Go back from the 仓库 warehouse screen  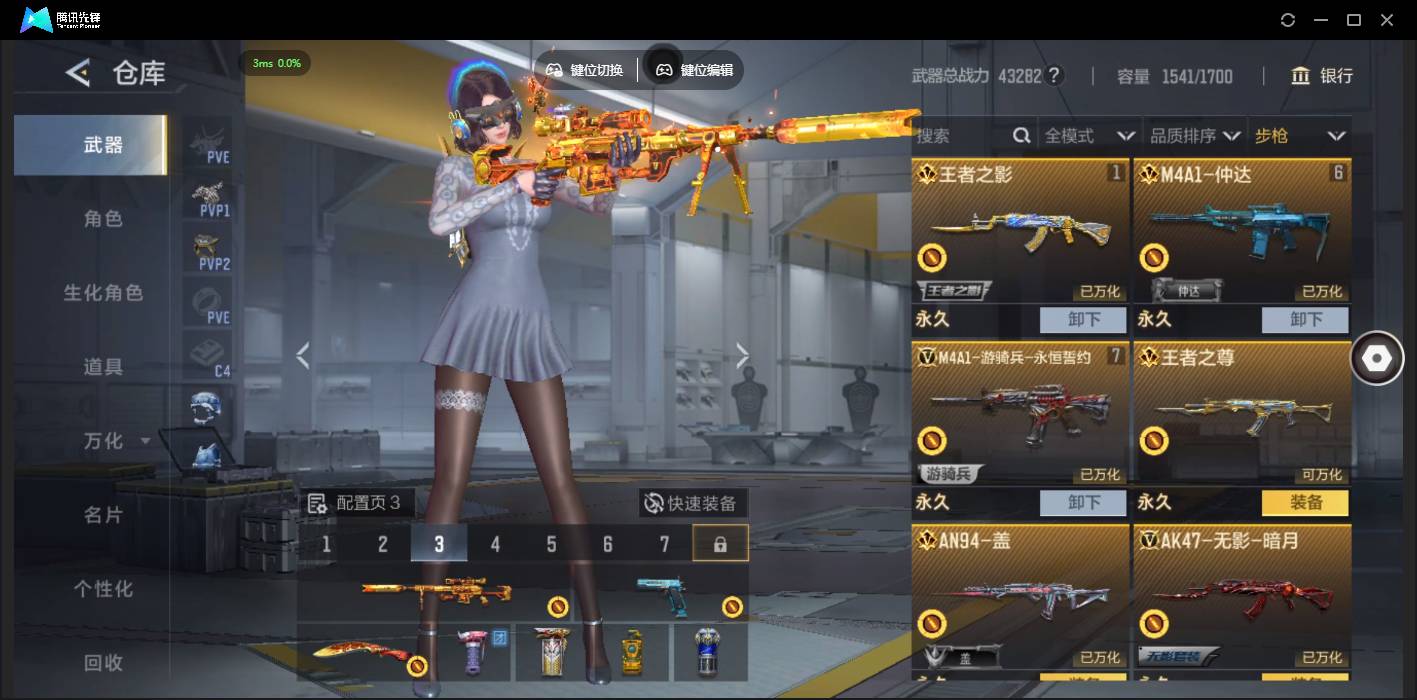pos(78,73)
